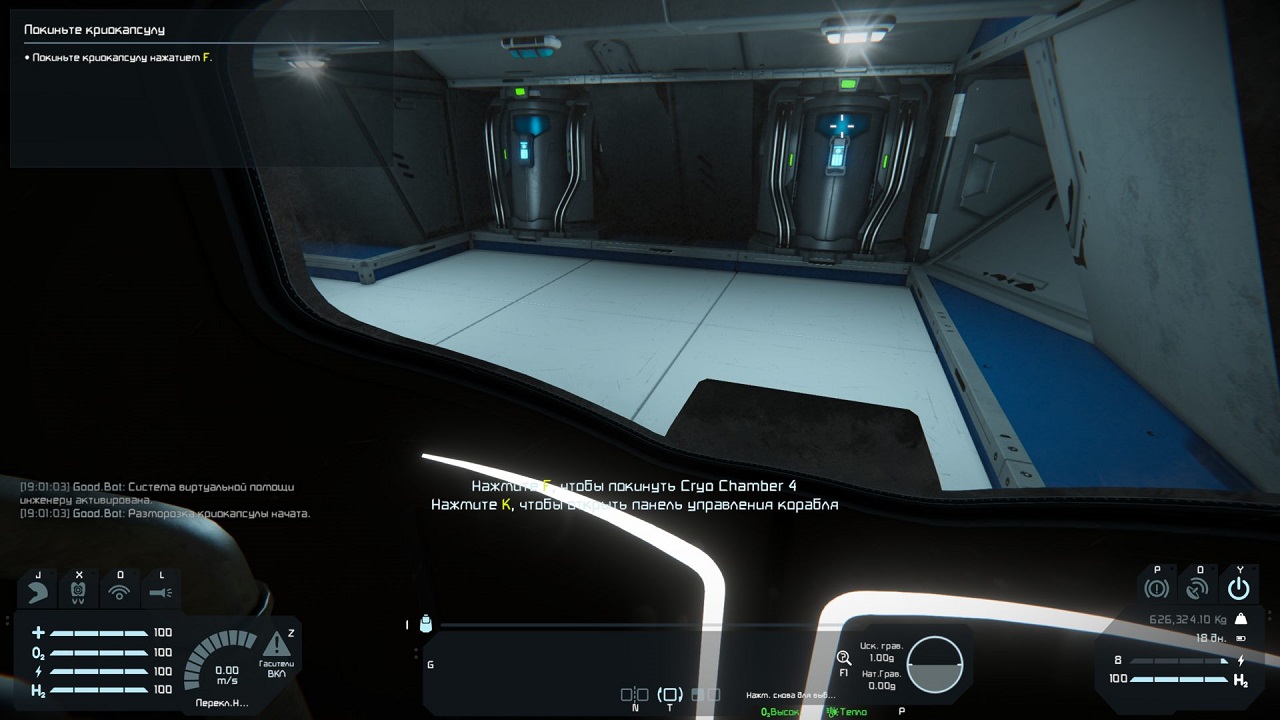Click the dots expander beside the suit stats panel
The image size is (1280, 720).
pos(6,620)
